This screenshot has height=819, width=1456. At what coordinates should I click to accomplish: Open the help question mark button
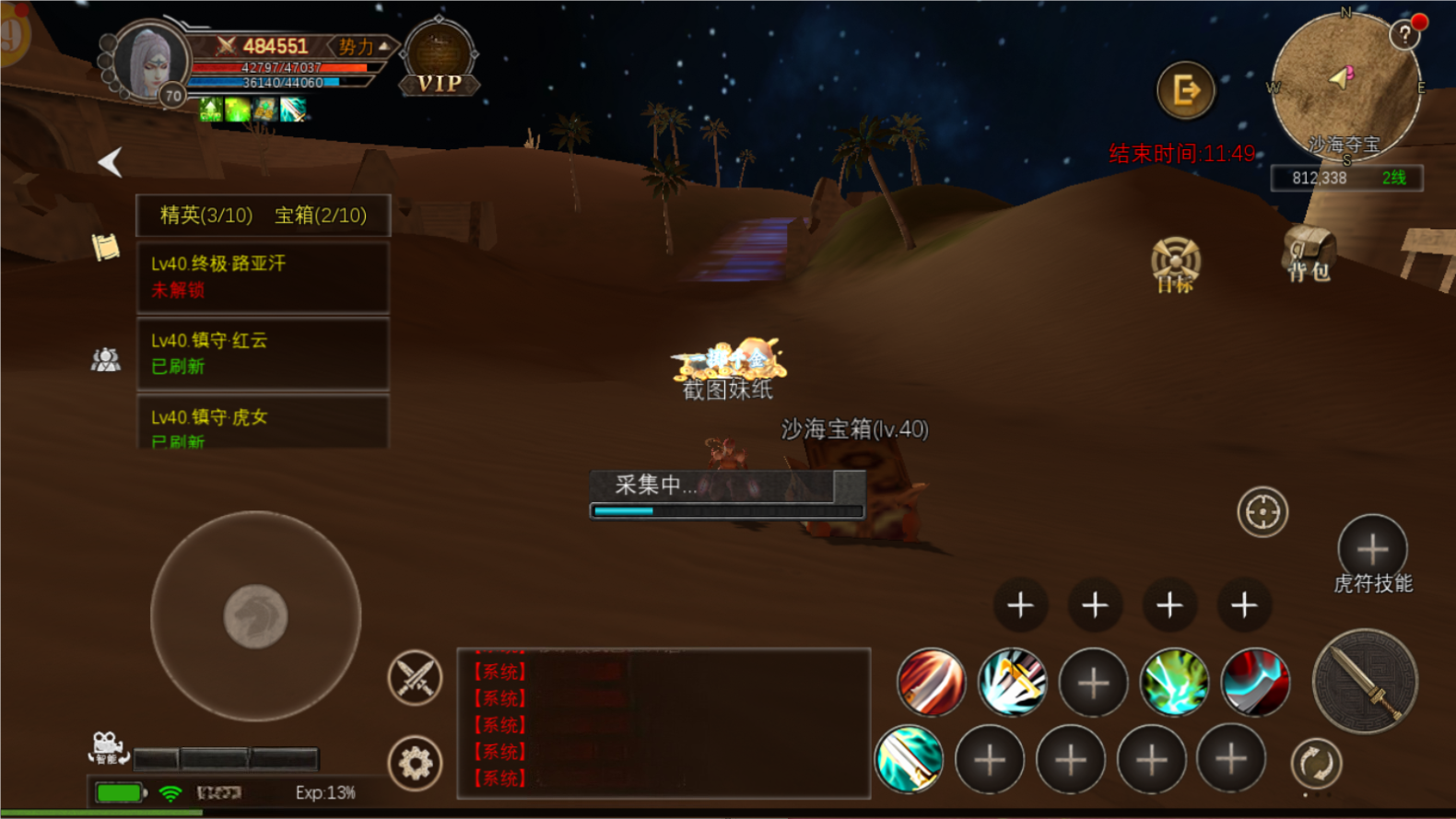[1404, 36]
